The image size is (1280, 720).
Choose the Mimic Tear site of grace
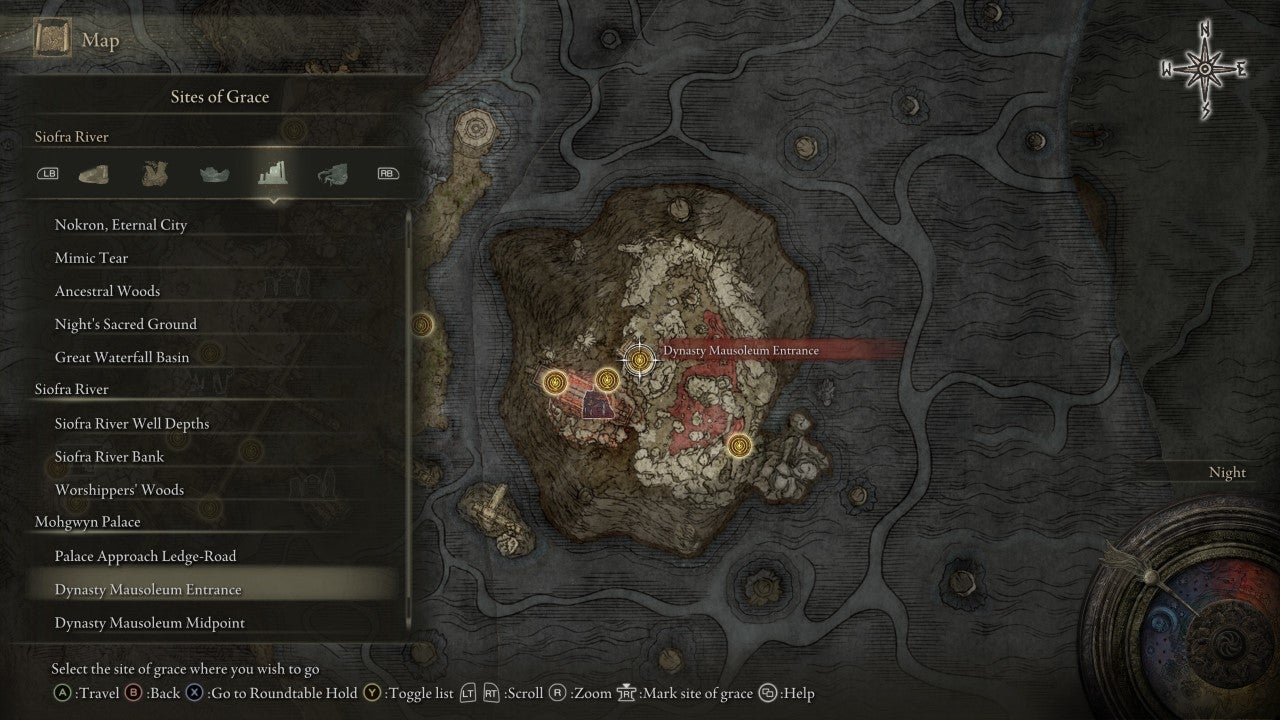coord(92,258)
